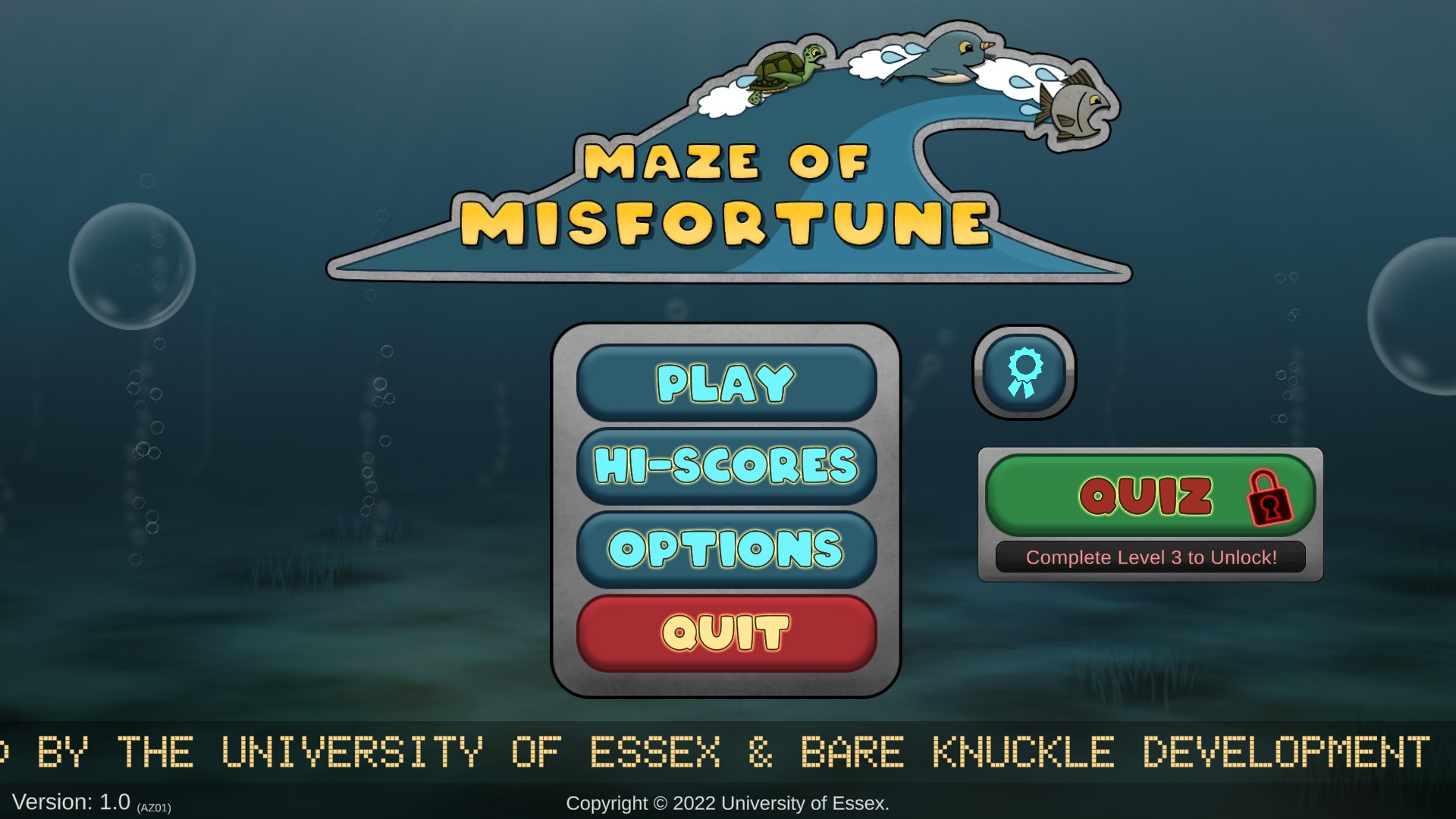
Task: Select the AZ01 build tag text
Action: point(155,807)
